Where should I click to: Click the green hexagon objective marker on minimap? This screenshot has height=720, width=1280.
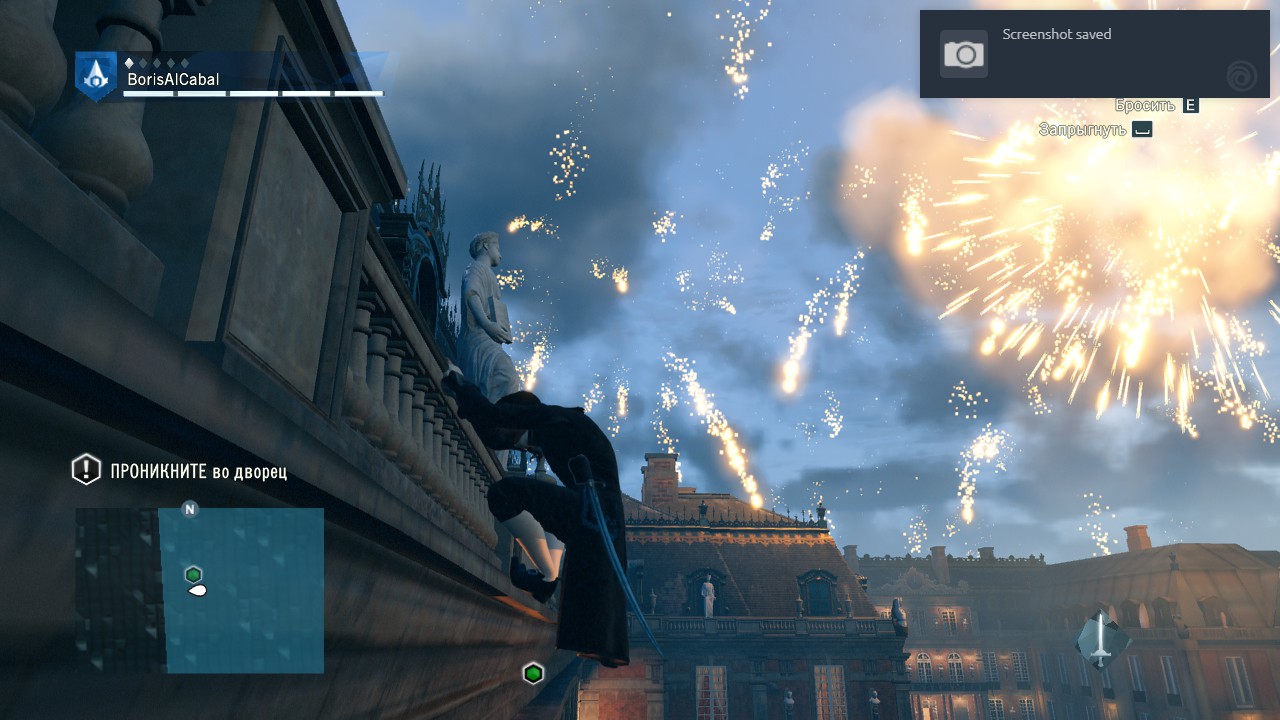[x=193, y=574]
